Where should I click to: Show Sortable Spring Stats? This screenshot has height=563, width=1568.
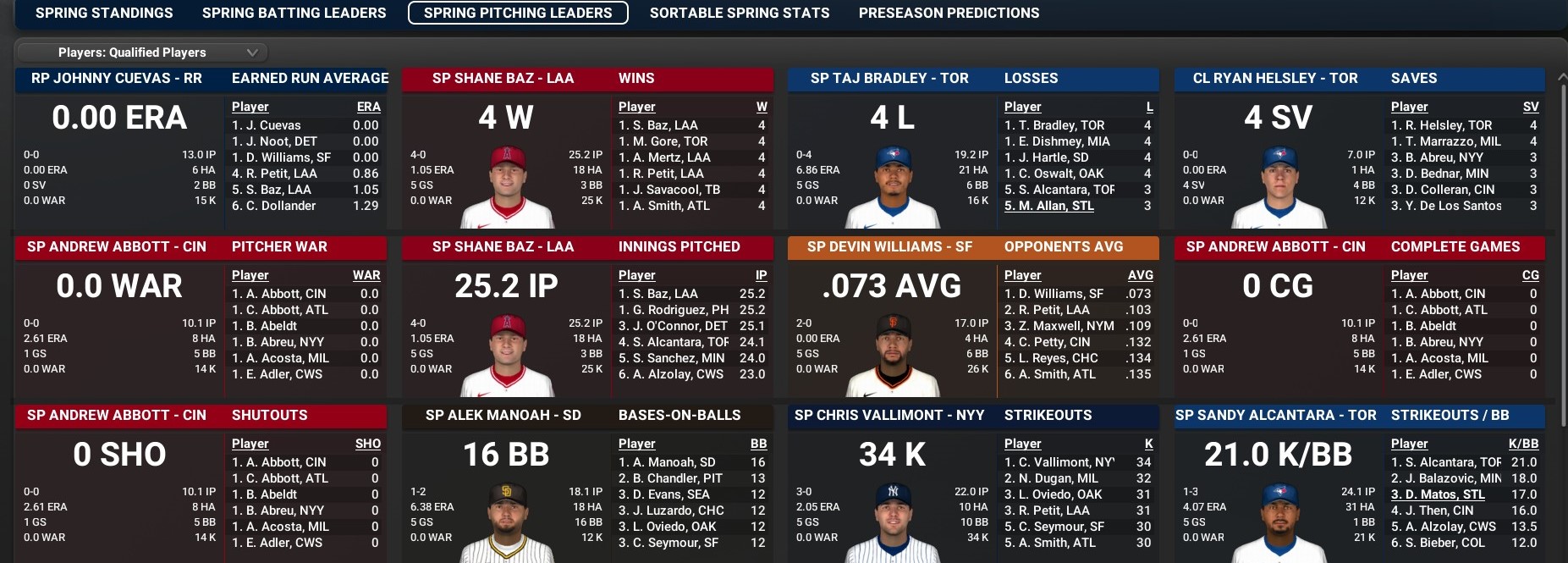[x=739, y=13]
